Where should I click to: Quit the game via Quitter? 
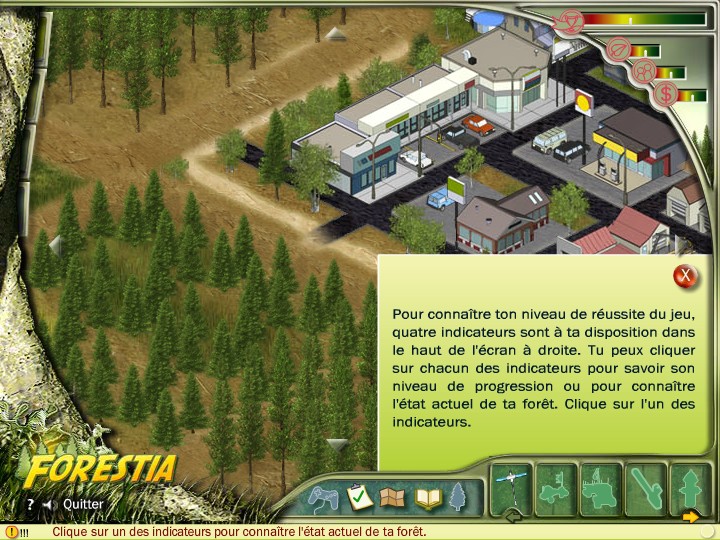[x=83, y=505]
